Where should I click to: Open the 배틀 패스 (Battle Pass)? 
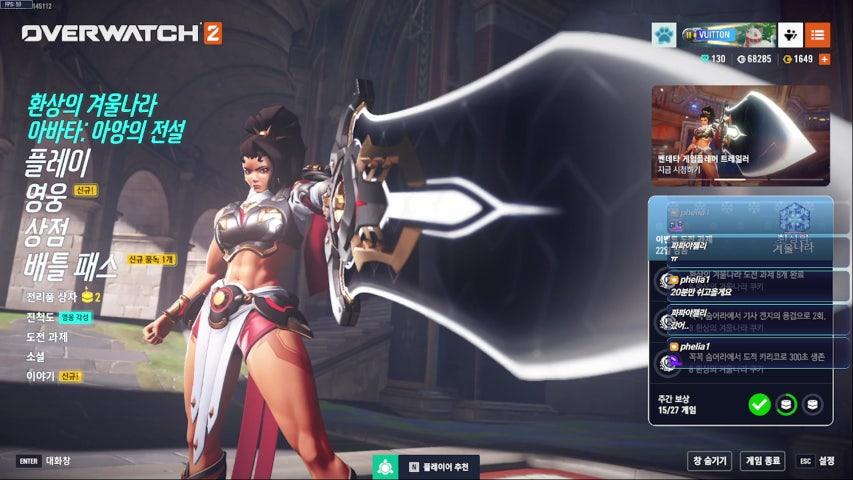coord(70,266)
